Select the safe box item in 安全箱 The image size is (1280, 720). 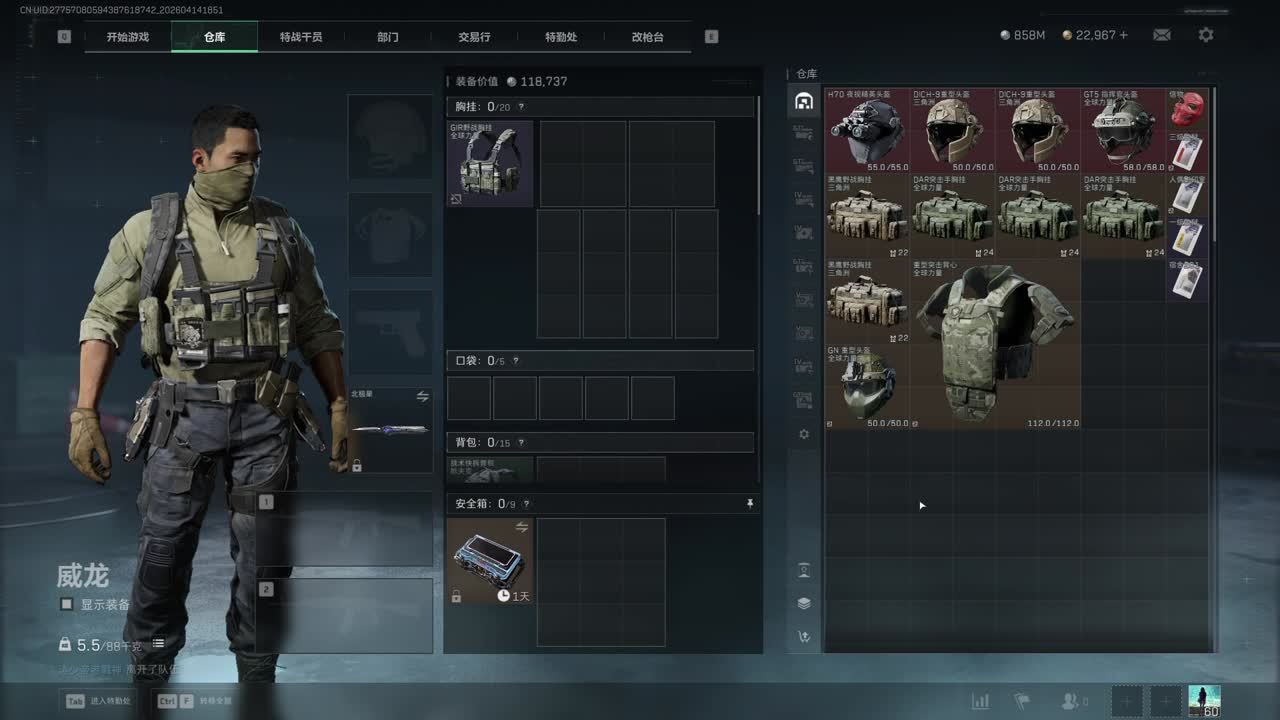[490, 561]
